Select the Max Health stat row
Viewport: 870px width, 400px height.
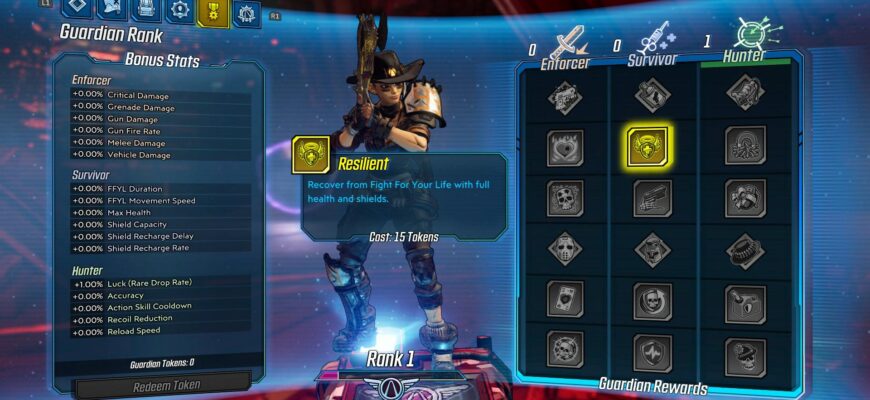click(161, 213)
